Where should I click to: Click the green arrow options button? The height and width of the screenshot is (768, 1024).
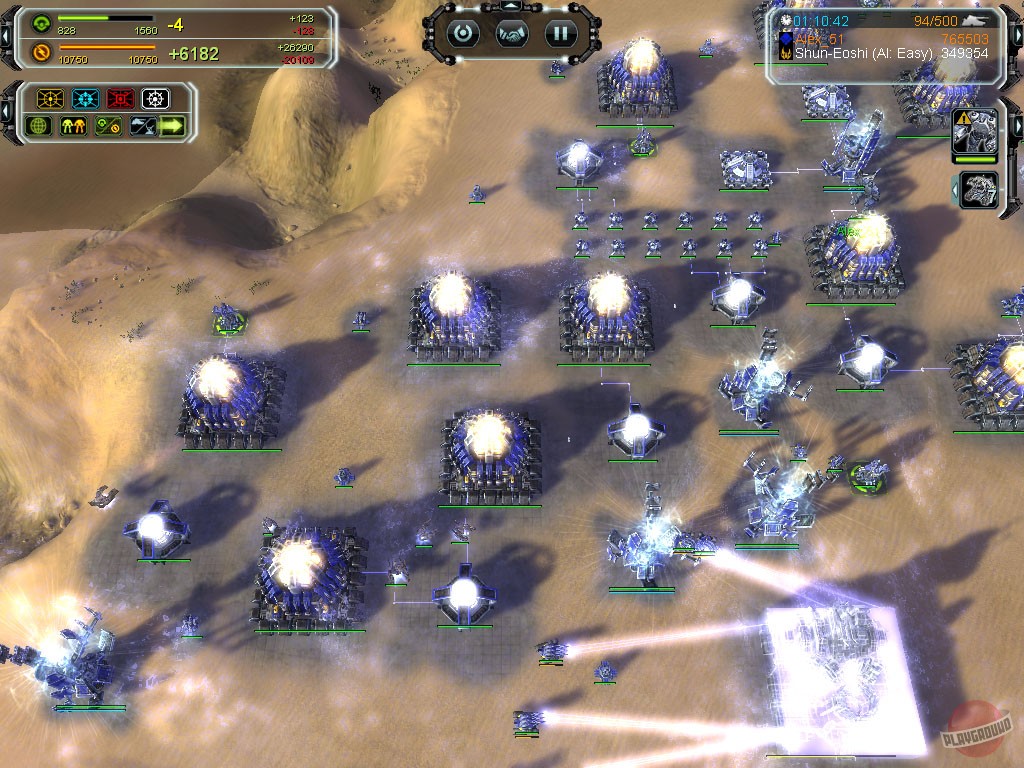tap(173, 126)
